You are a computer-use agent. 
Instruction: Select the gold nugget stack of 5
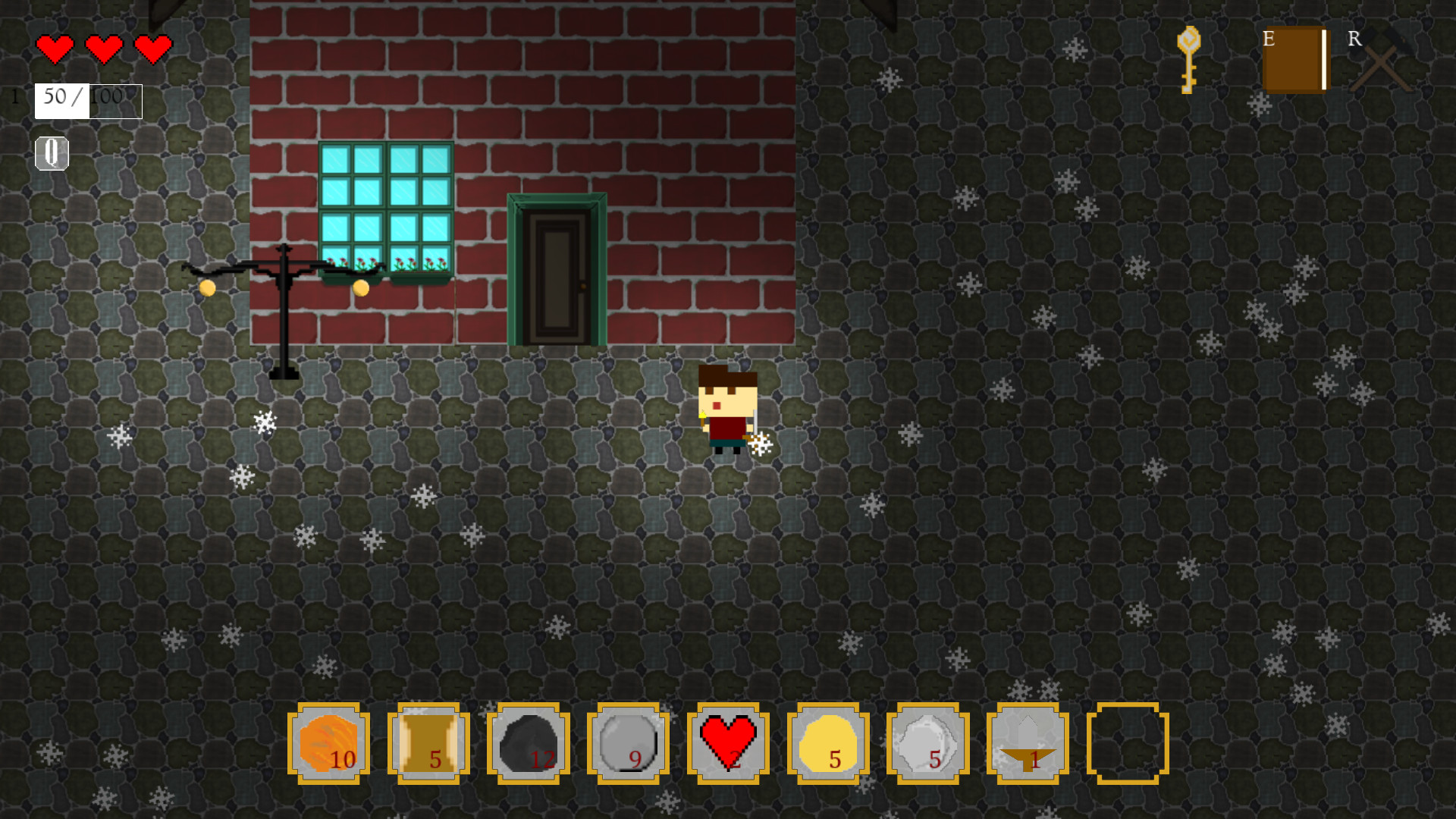pos(828,743)
